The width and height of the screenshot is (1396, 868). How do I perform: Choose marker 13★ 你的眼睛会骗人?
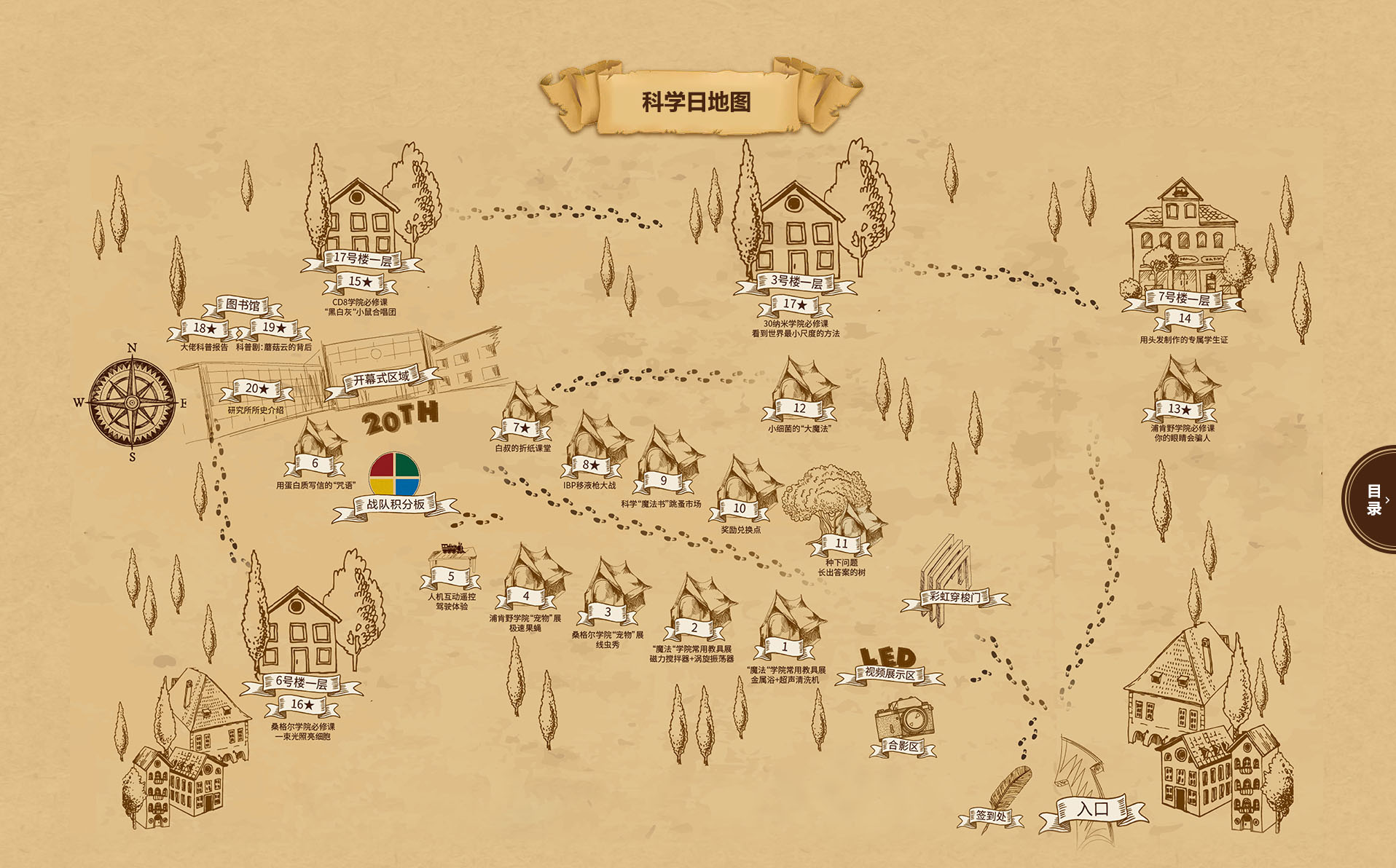(1180, 409)
